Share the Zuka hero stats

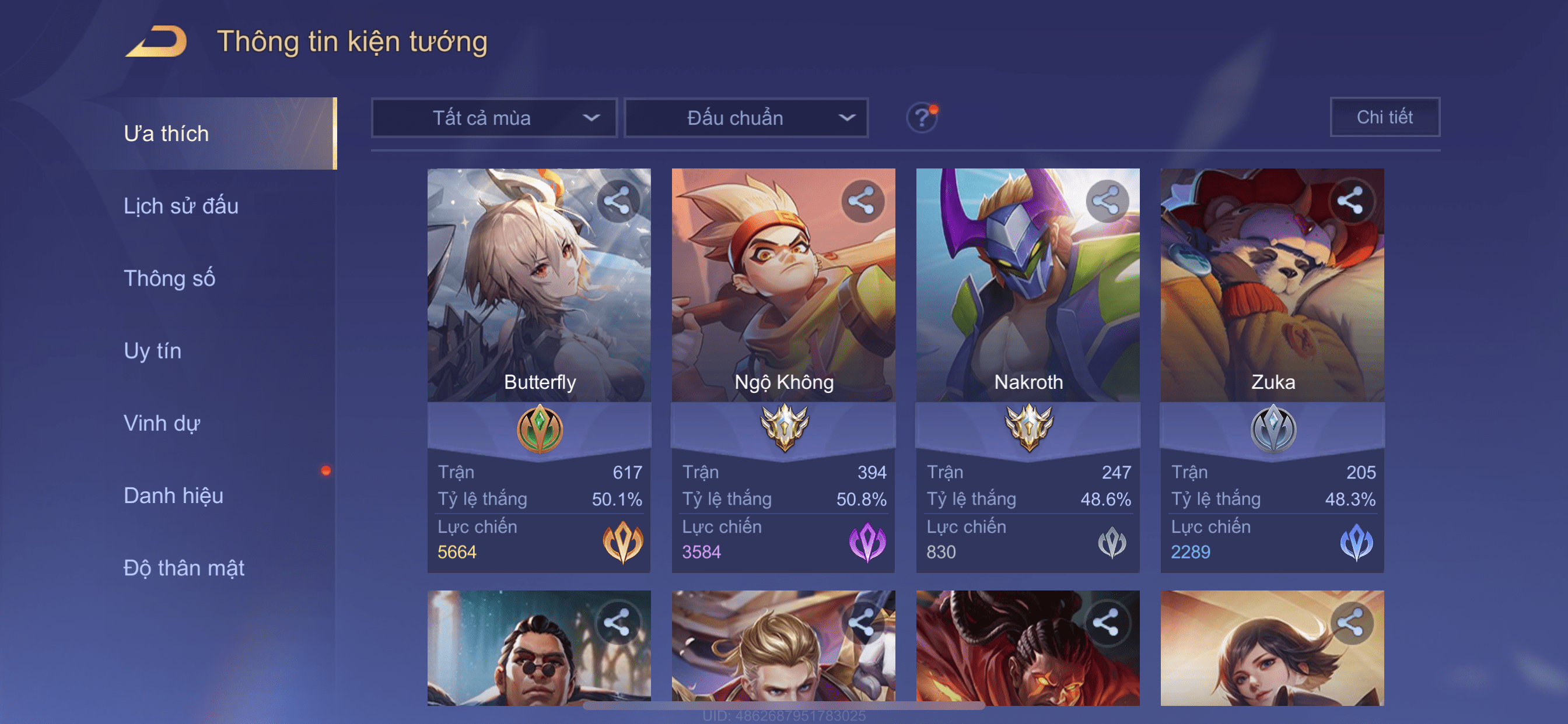tap(1350, 201)
